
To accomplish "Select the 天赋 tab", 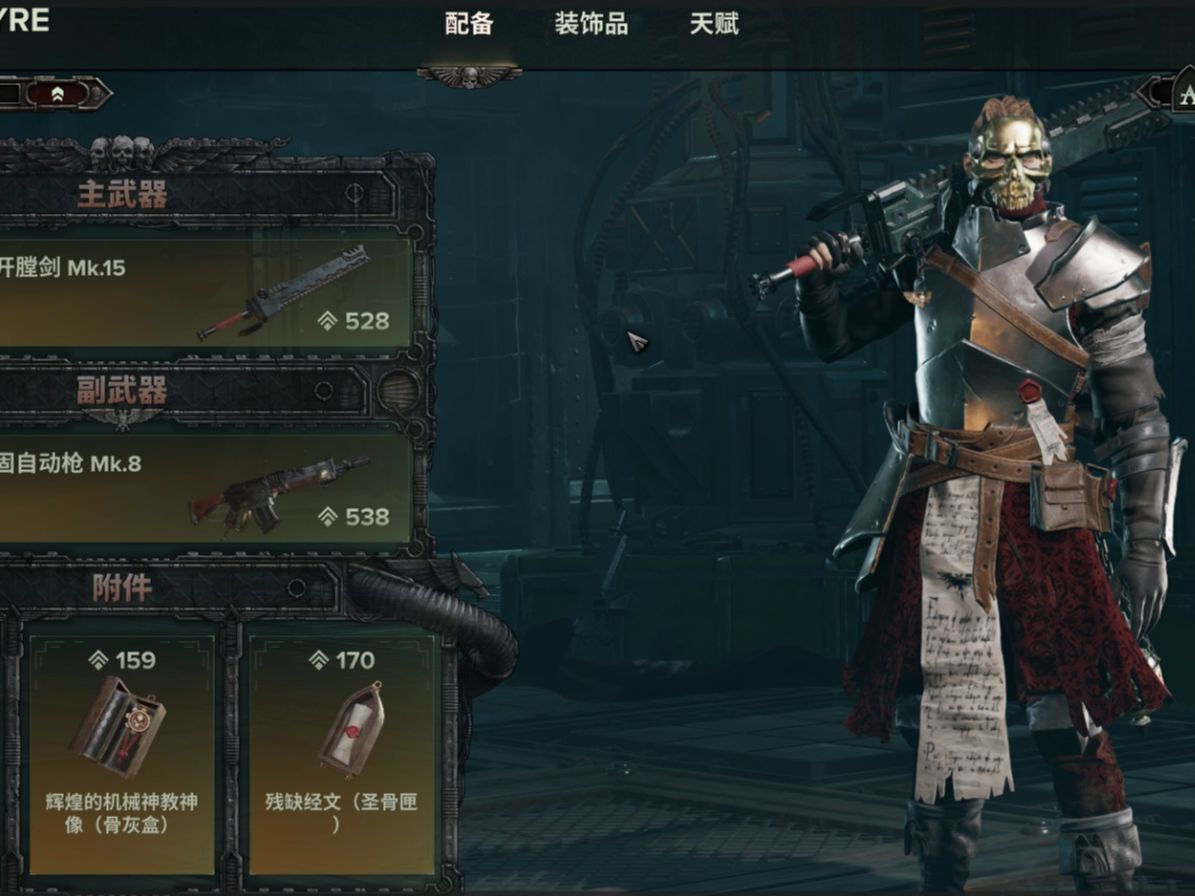I will [714, 24].
